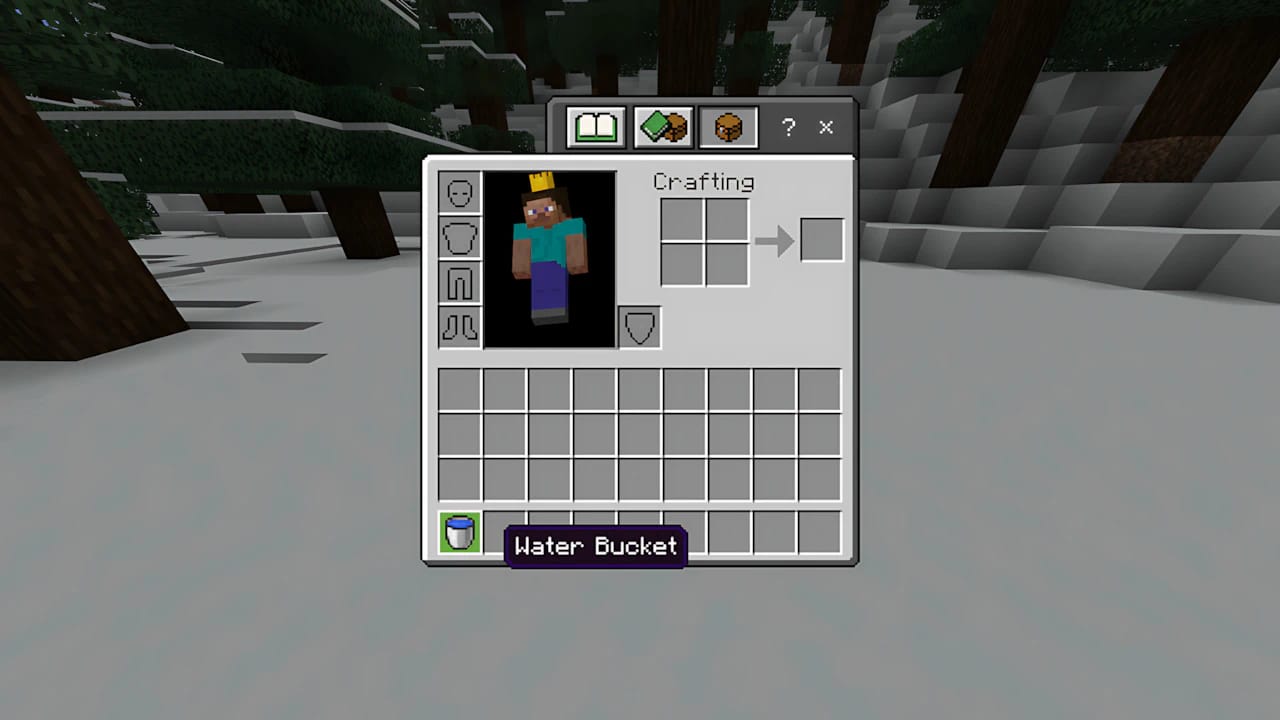1280x720 pixels.
Task: Click the help question mark button
Action: click(788, 128)
